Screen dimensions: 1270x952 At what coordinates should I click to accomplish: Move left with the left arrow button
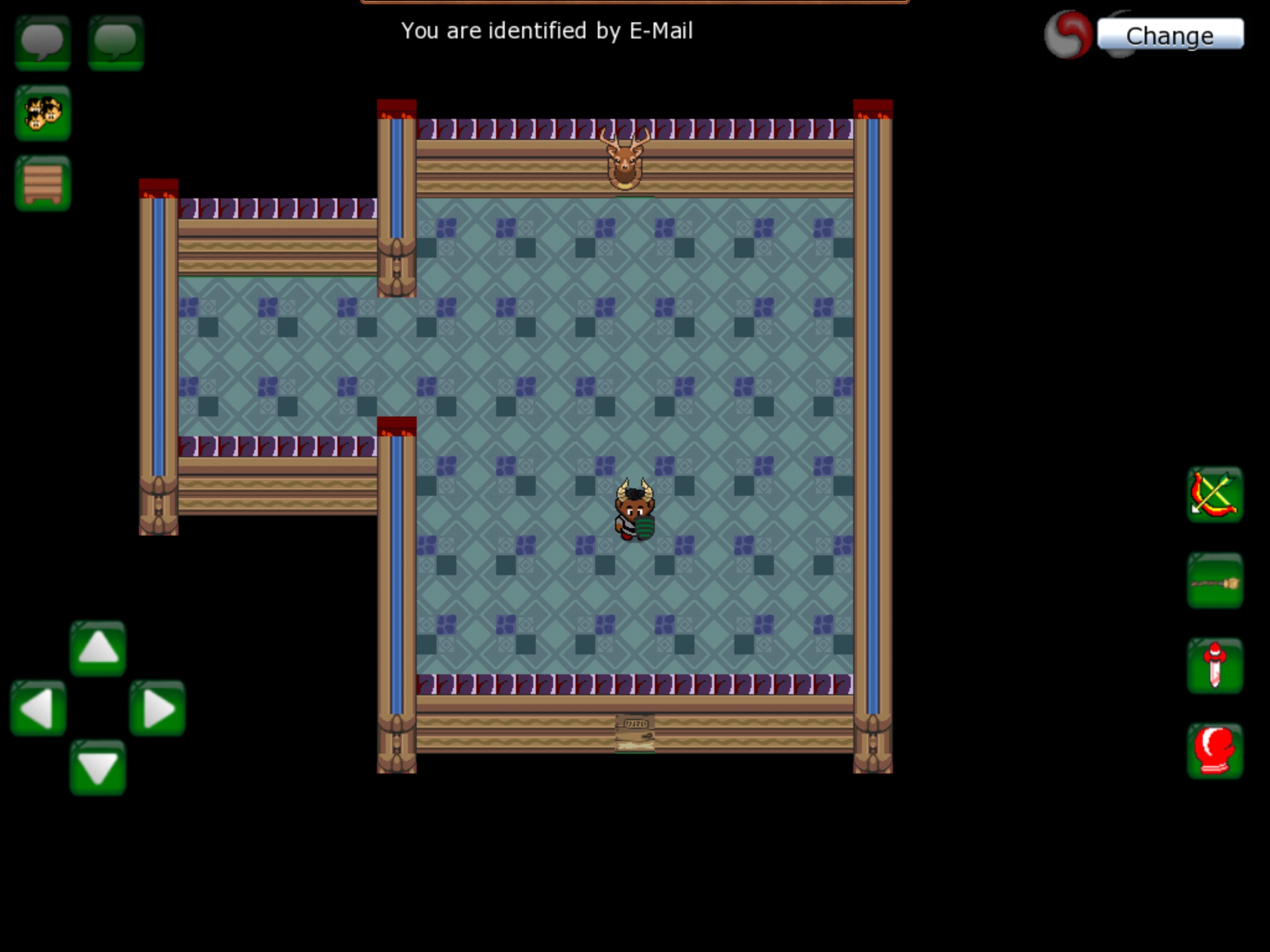click(38, 708)
